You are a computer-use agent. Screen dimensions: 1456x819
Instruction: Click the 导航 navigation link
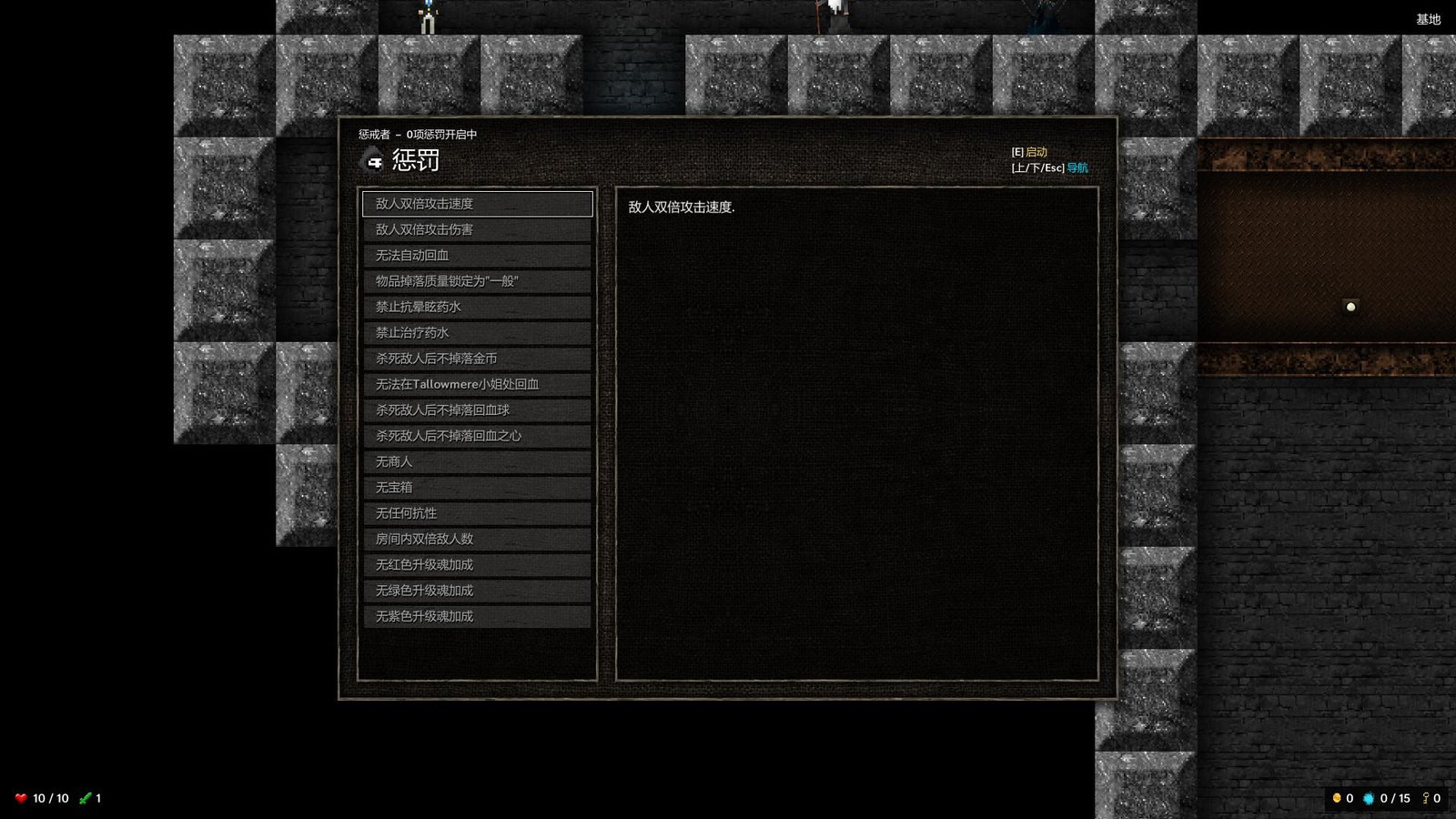point(1076,167)
